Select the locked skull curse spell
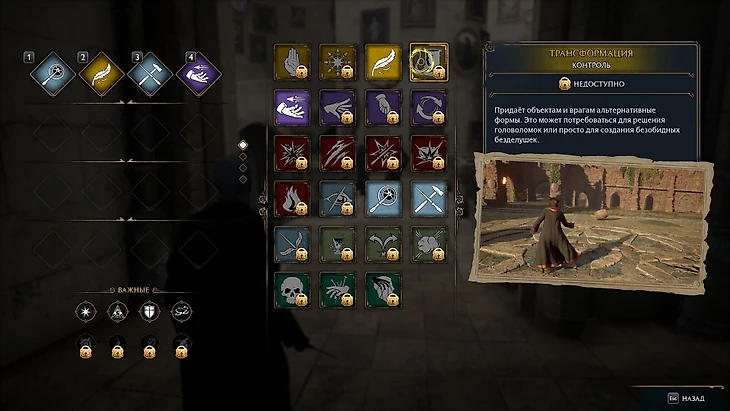Screen dimensions: 730x411 (x=292, y=290)
